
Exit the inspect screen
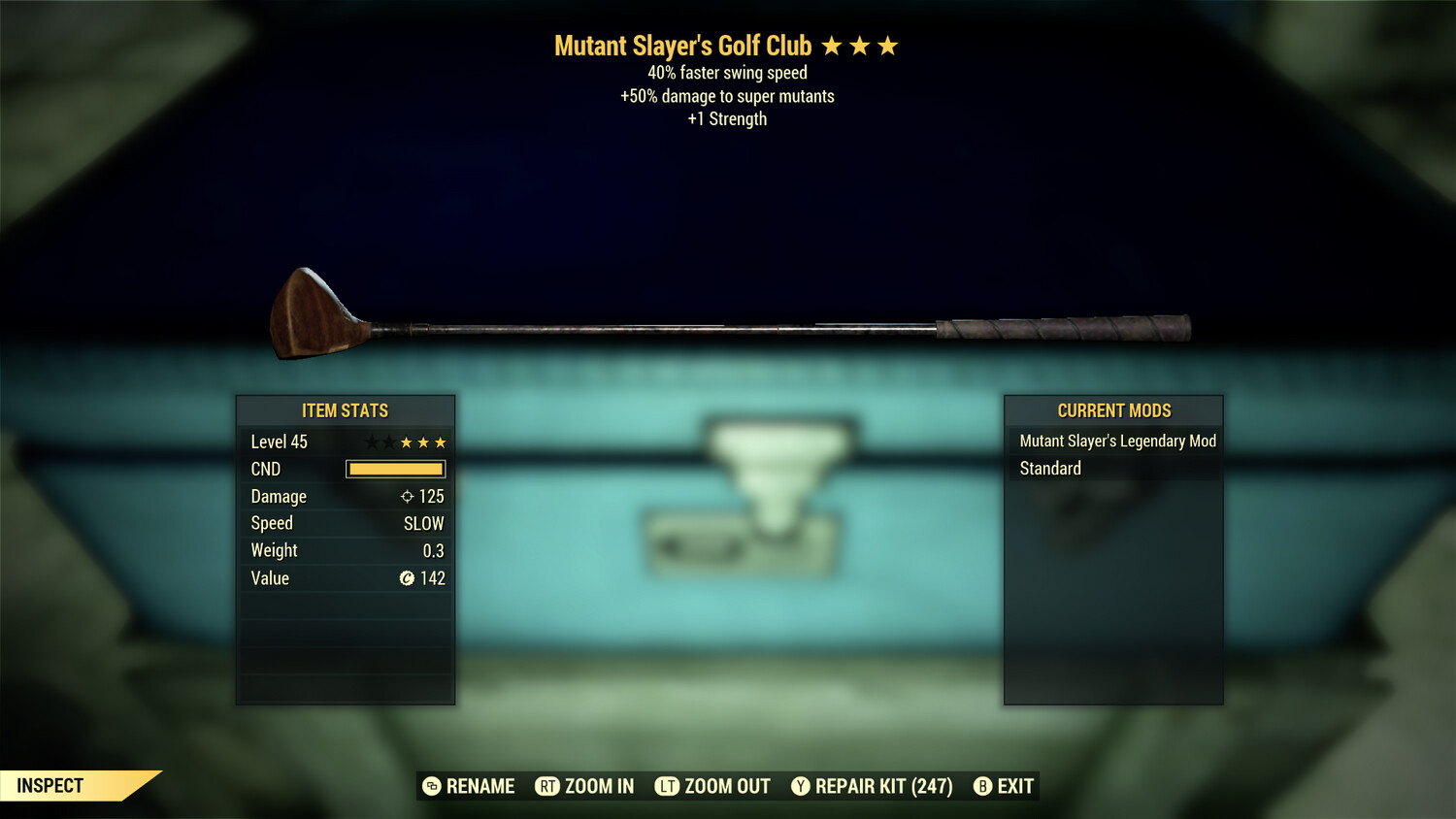pyautogui.click(x=1004, y=786)
